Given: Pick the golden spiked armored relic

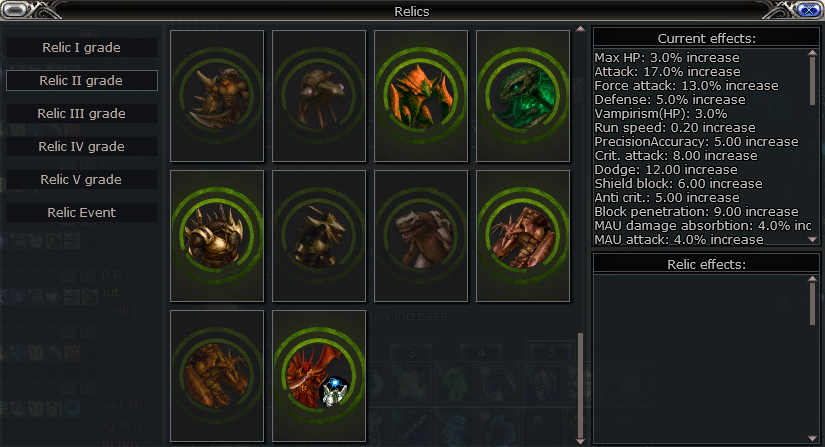Looking at the screenshot, I should [x=217, y=235].
